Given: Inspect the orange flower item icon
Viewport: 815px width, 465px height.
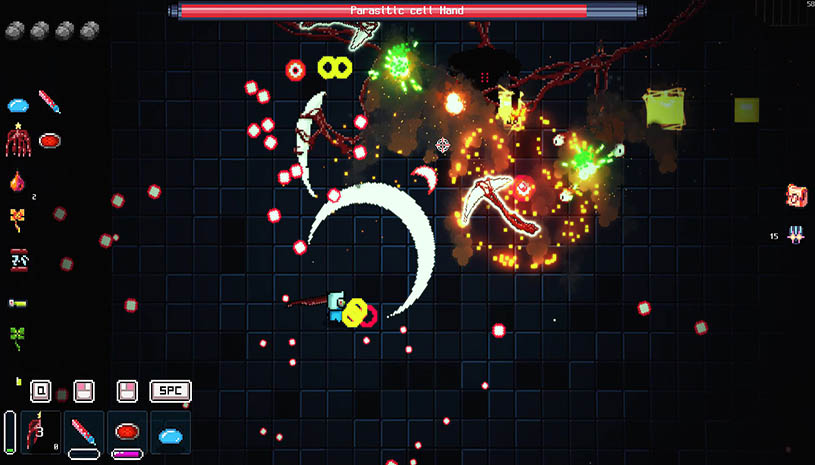Looking at the screenshot, I should click(17, 218).
